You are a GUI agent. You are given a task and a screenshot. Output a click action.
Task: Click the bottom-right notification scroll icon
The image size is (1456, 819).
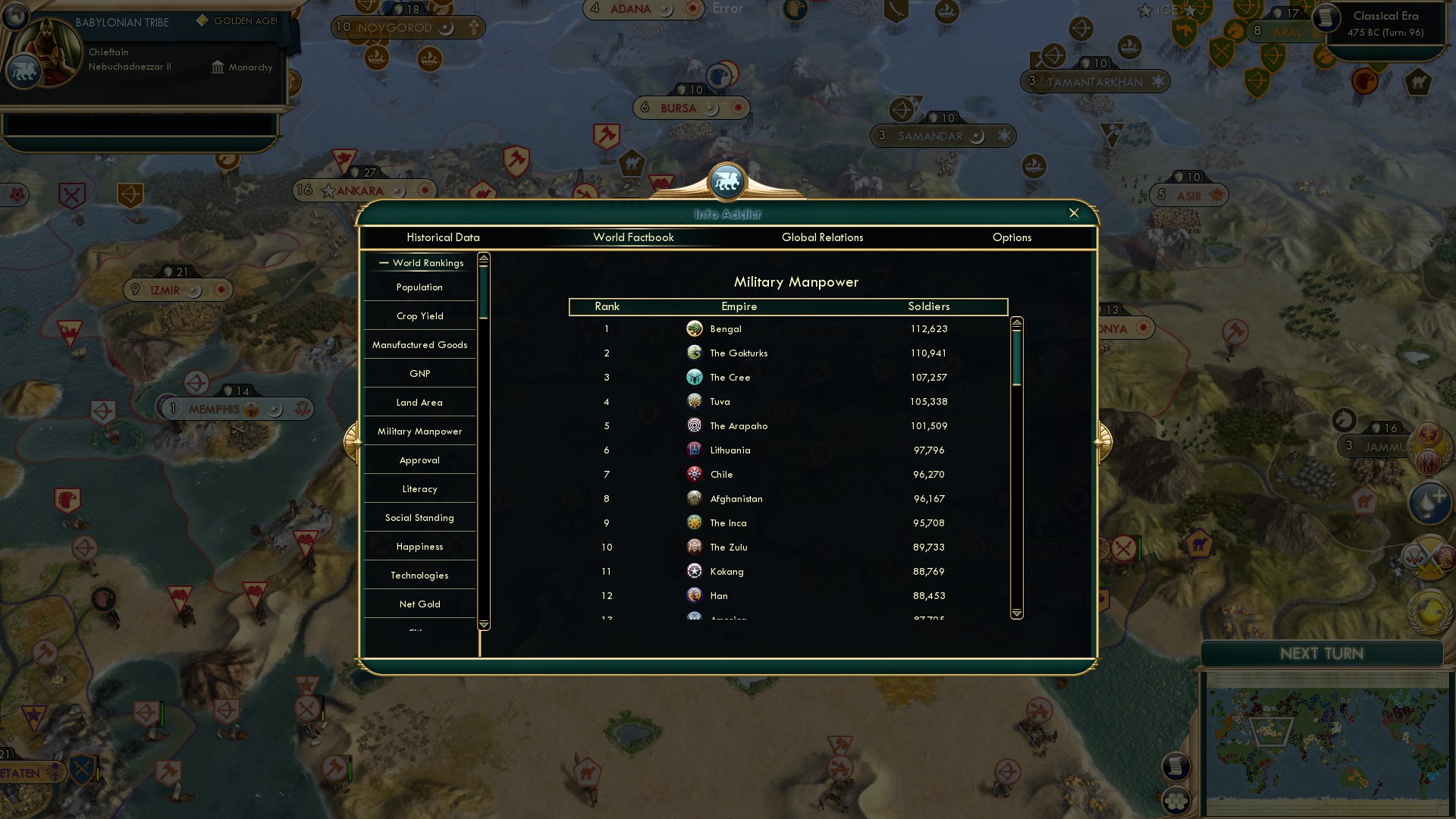click(x=1177, y=767)
